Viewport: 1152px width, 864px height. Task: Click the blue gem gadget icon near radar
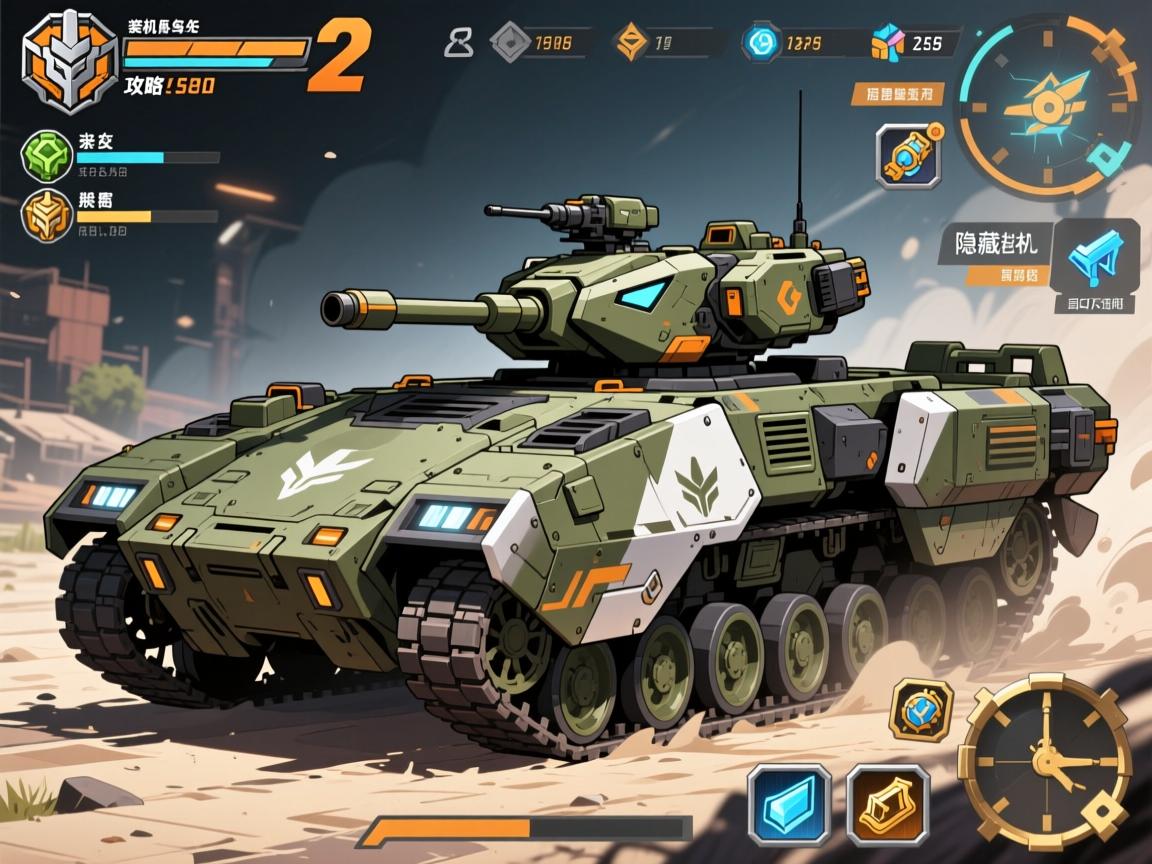pyautogui.click(x=907, y=155)
